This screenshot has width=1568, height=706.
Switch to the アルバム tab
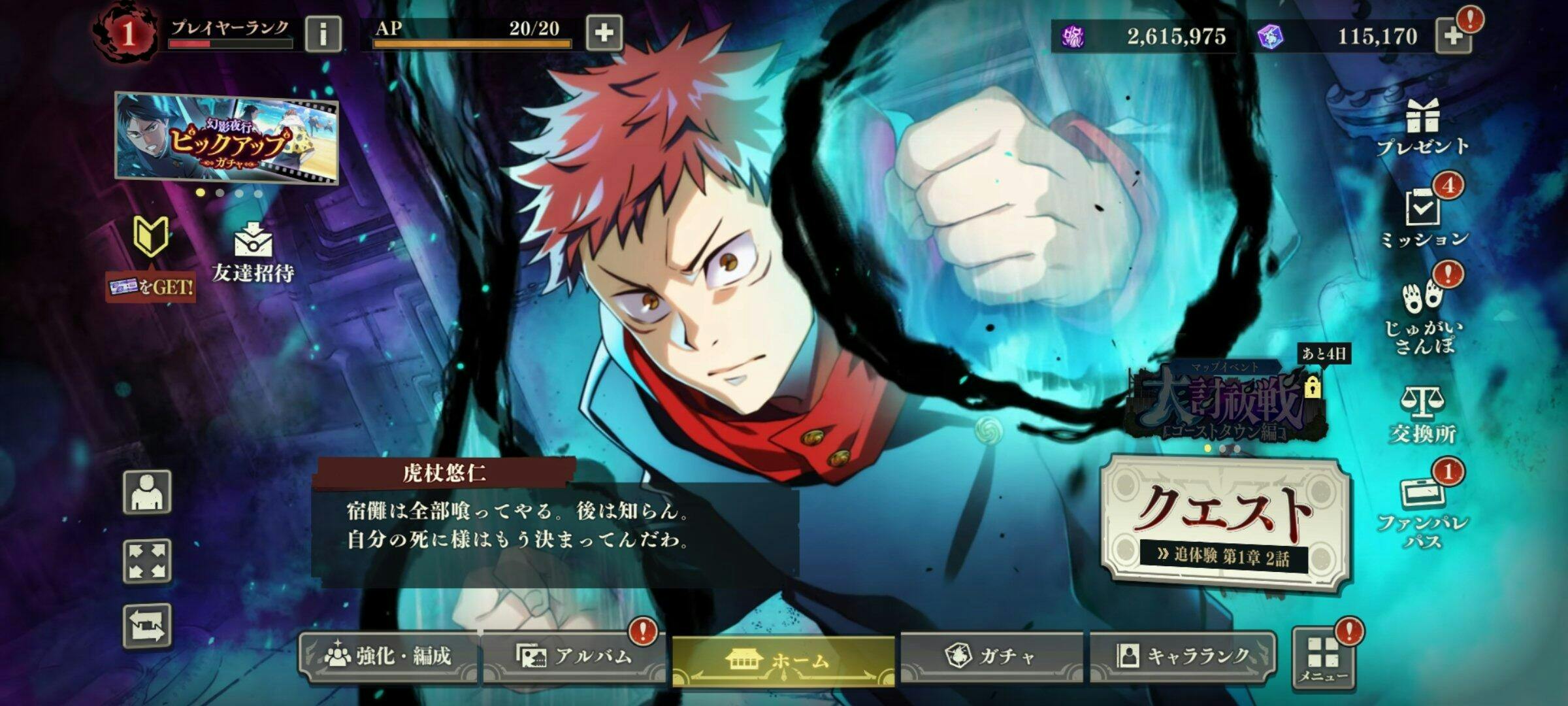575,656
